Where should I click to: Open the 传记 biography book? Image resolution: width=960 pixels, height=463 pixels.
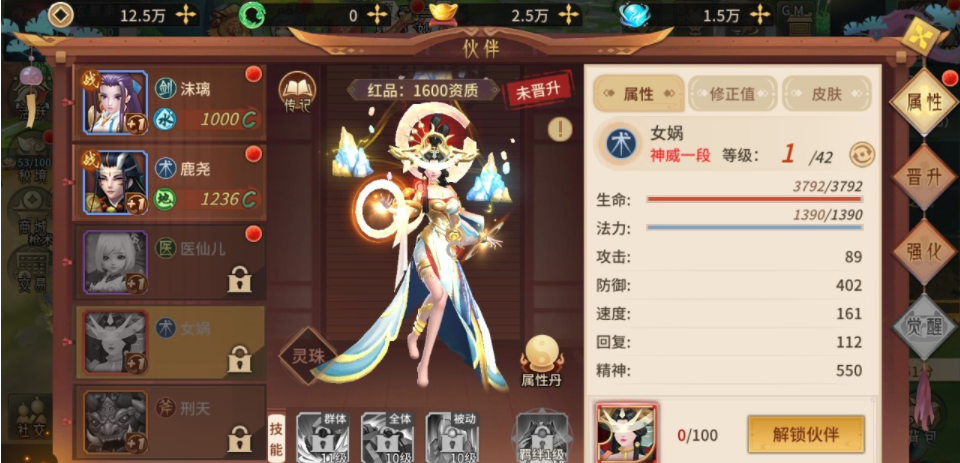297,91
